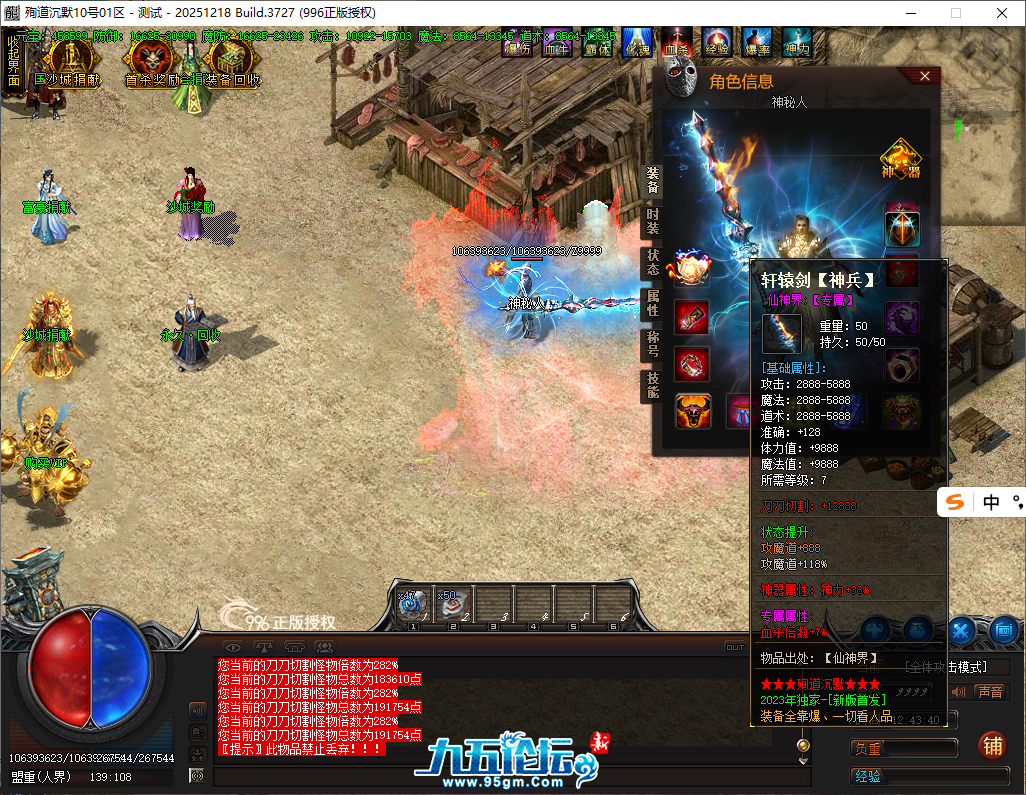Choose the red gauntlet bracer slot
This screenshot has width=1026, height=795.
[x=691, y=317]
